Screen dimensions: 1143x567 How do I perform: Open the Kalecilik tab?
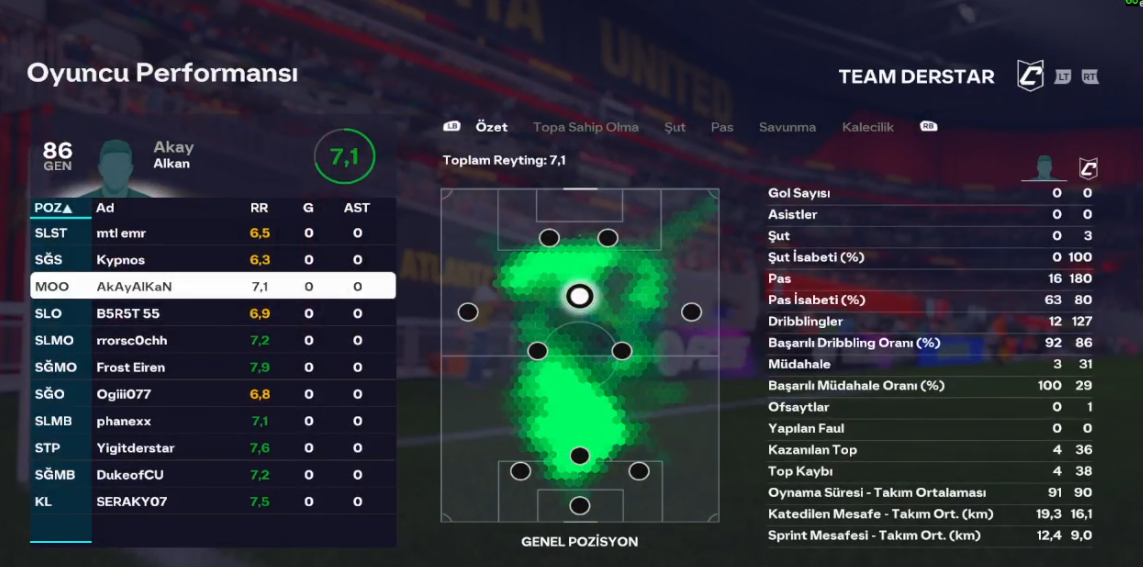867,127
